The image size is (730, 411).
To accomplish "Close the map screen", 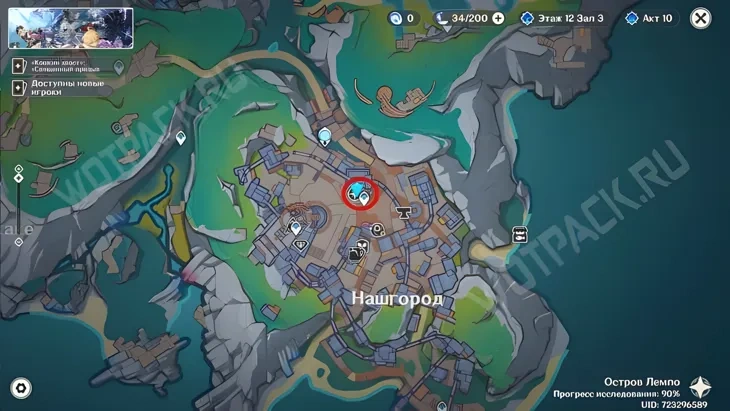I will click(701, 18).
